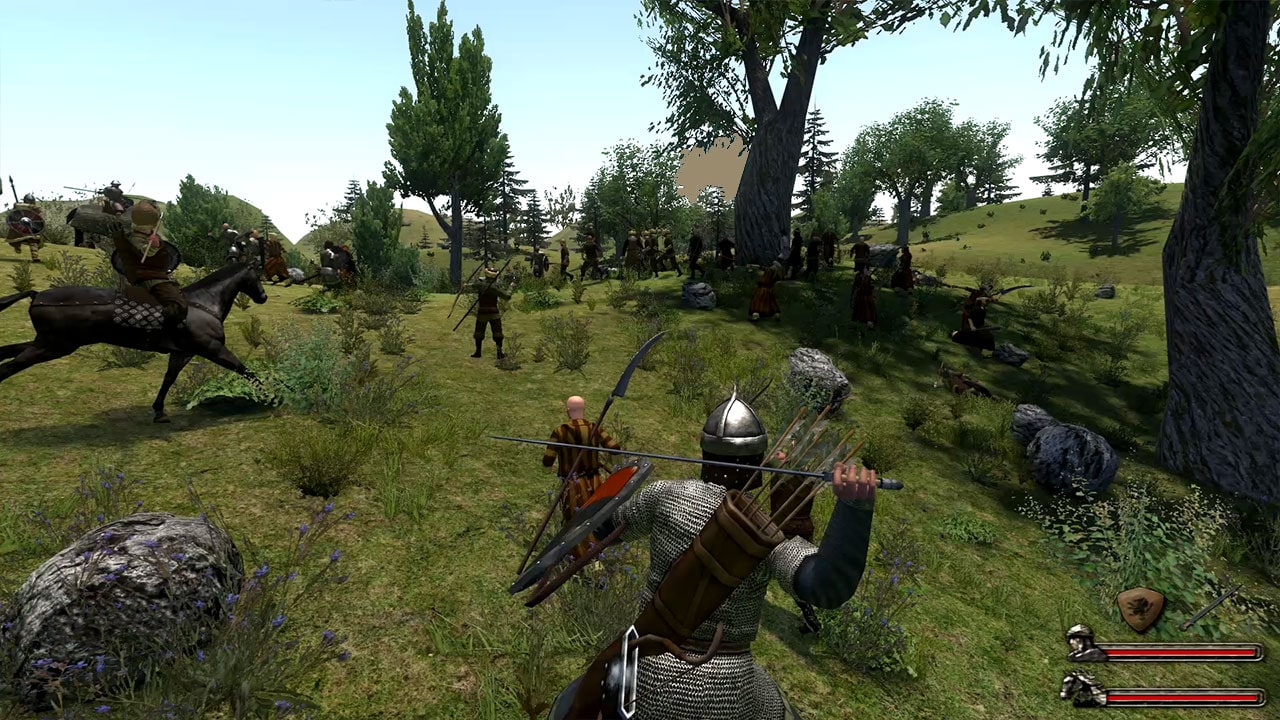
Task: Click the player's red health bar
Action: [x=1180, y=650]
